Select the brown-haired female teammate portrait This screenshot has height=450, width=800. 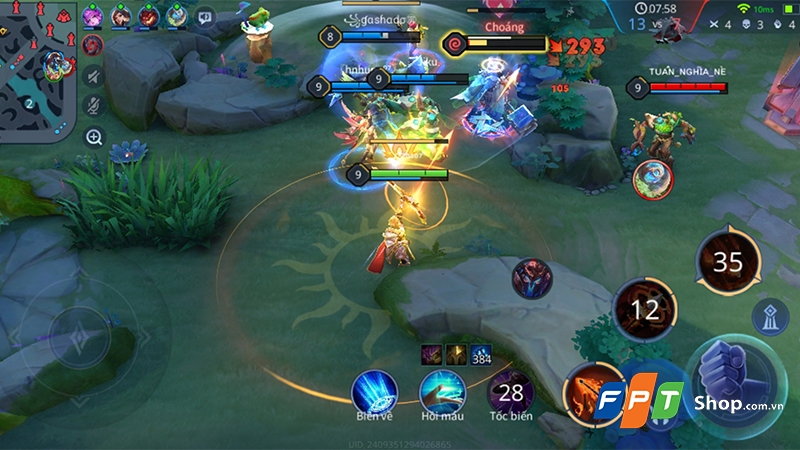[121, 15]
